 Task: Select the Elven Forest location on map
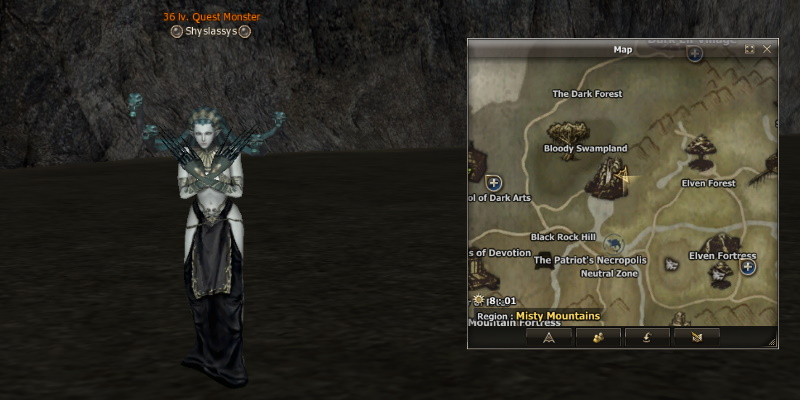tap(708, 183)
